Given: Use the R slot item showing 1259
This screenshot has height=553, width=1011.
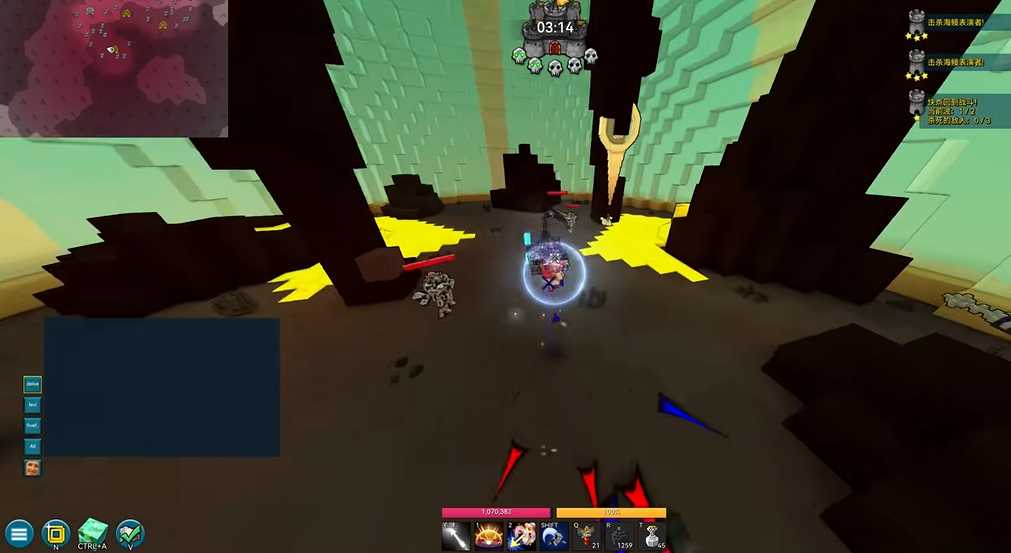Looking at the screenshot, I should [x=620, y=536].
